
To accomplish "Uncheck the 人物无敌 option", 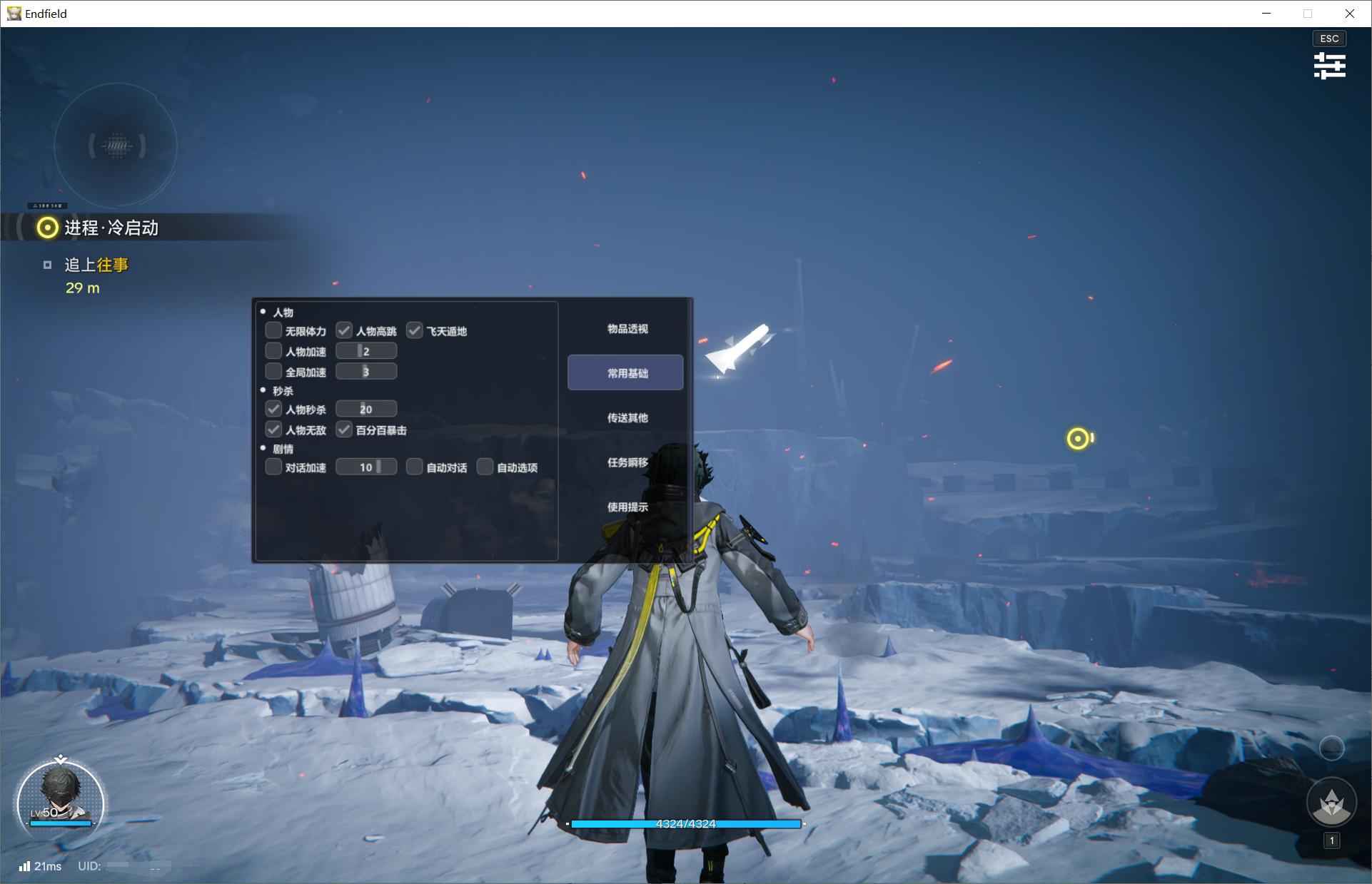I will coord(273,430).
